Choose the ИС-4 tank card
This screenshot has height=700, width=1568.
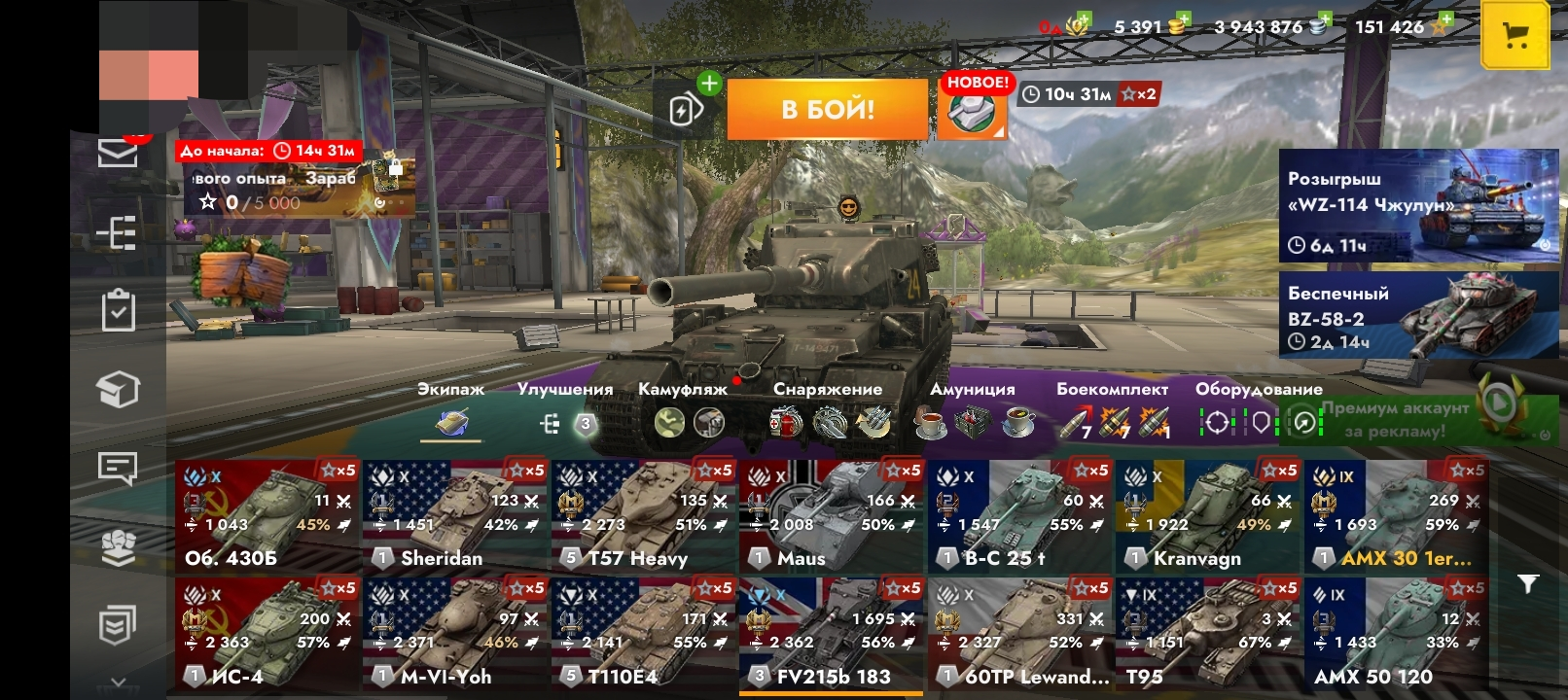click(x=267, y=634)
